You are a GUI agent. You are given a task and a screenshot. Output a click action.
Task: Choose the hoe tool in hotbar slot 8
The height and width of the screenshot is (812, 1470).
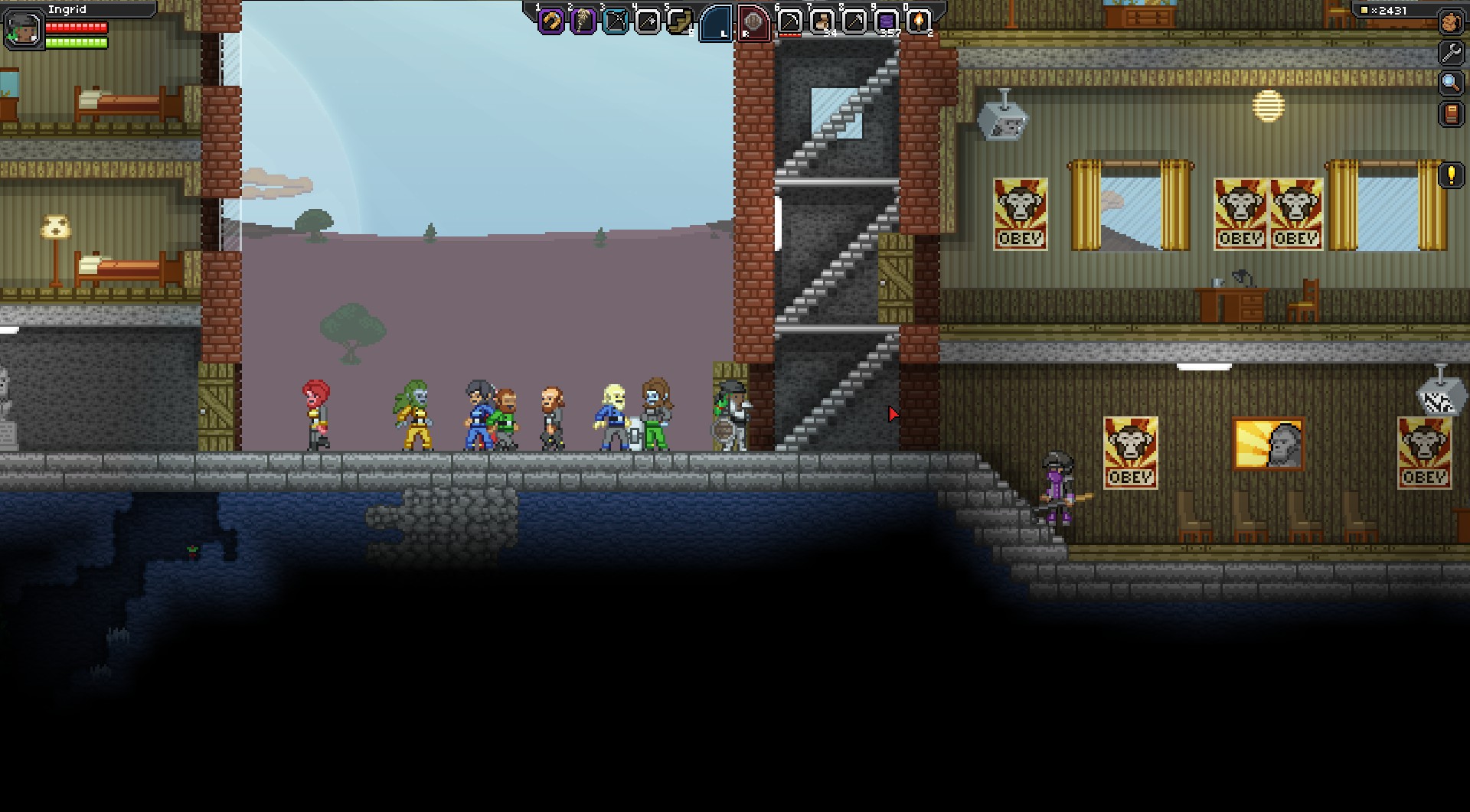click(854, 22)
